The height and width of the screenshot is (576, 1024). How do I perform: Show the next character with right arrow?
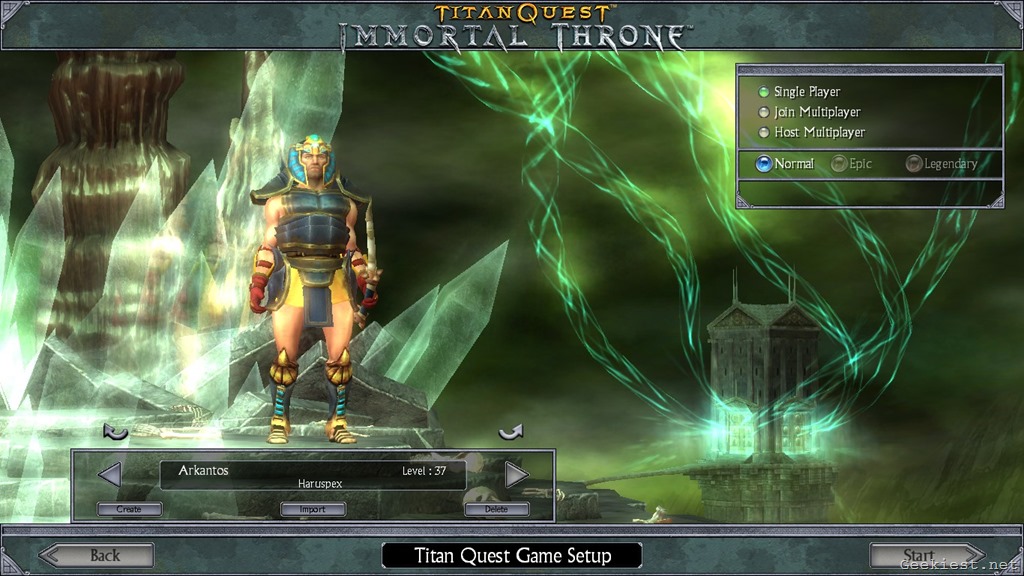pos(516,474)
